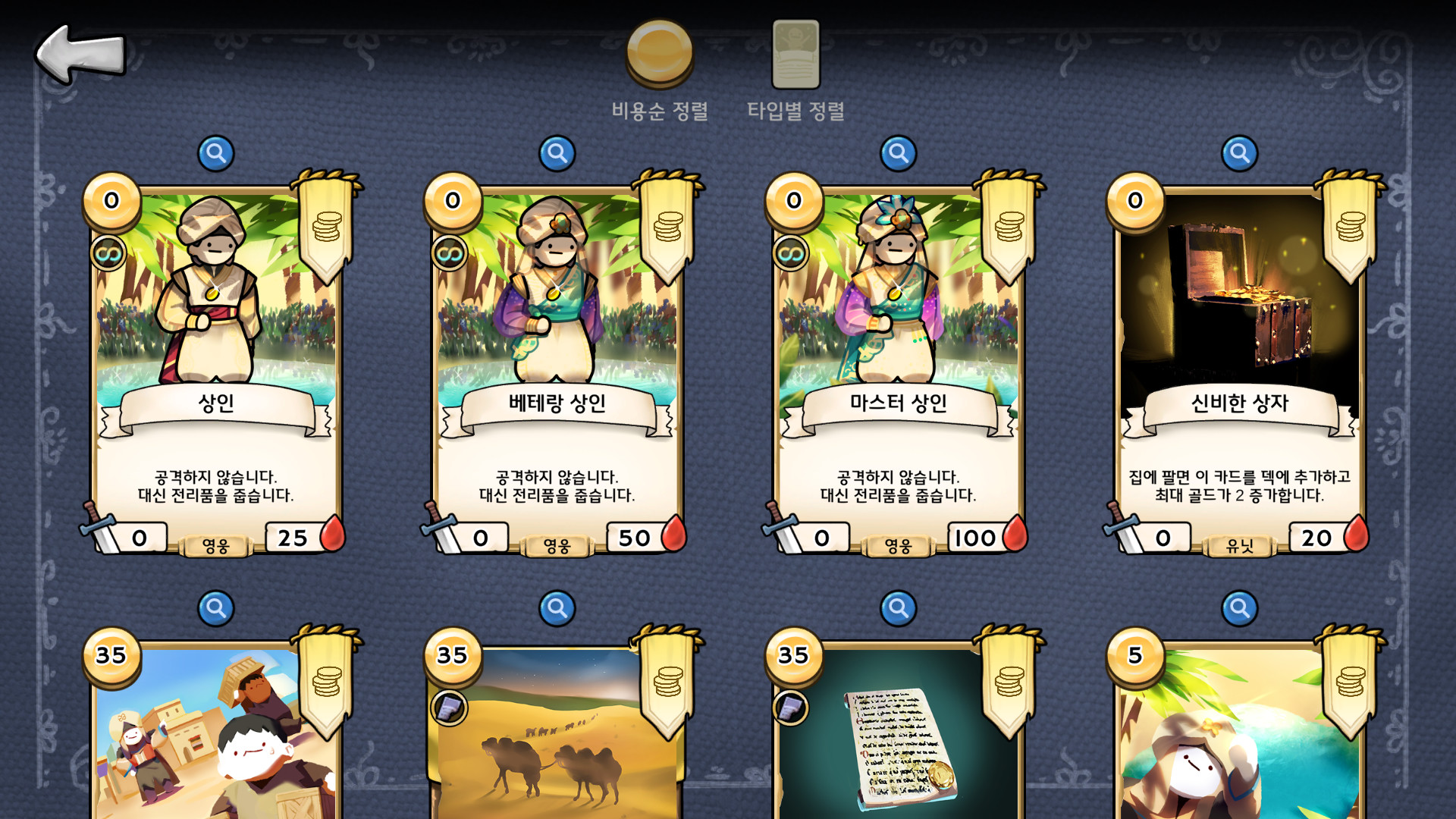Viewport: 1456px width, 819px height.
Task: Toggle sorting to 비용순 정렬
Action: (659, 111)
